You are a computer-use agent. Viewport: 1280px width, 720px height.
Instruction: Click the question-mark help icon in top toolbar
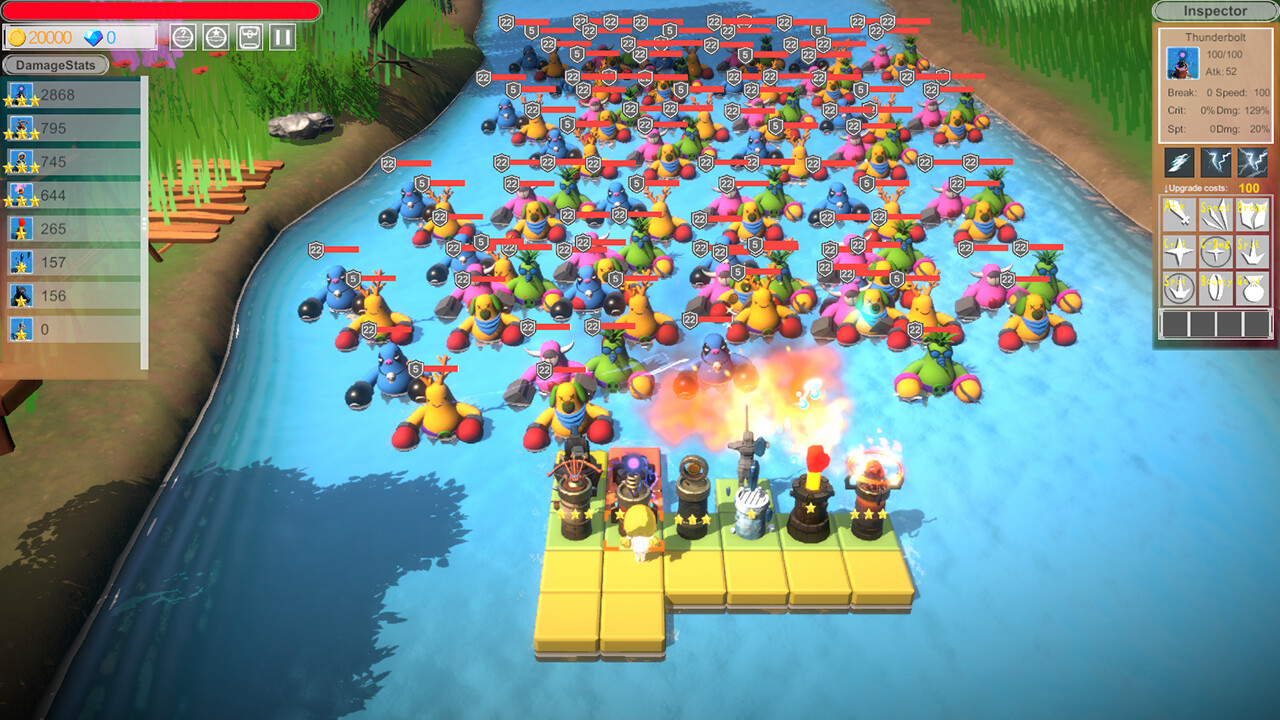(181, 37)
